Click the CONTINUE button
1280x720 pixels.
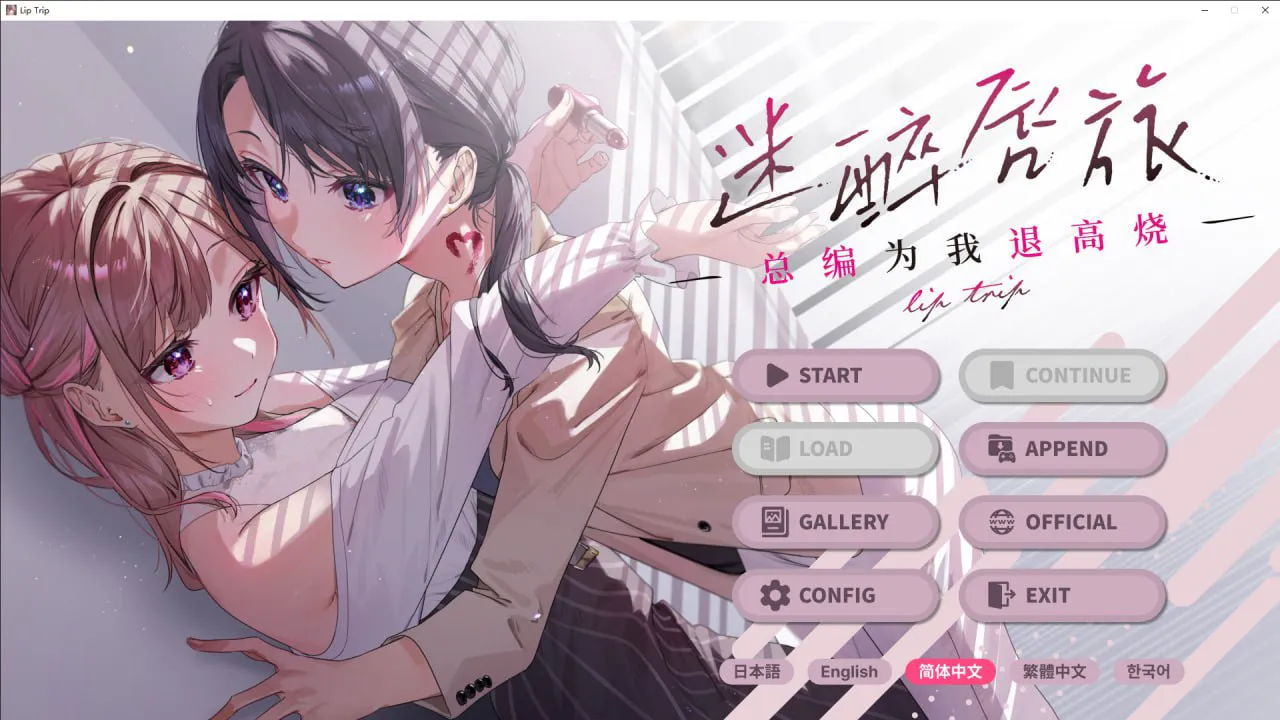[x=1063, y=375]
